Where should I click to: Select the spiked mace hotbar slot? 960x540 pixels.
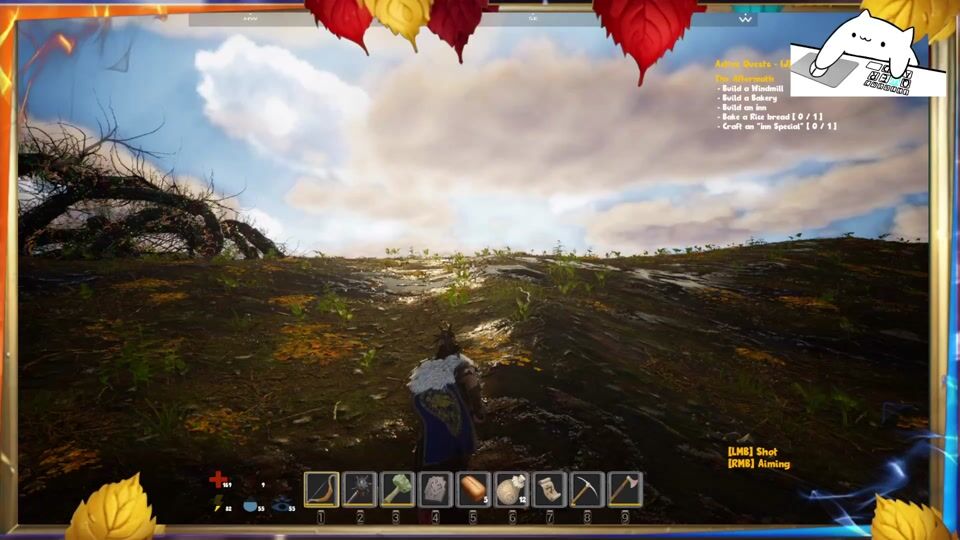359,489
